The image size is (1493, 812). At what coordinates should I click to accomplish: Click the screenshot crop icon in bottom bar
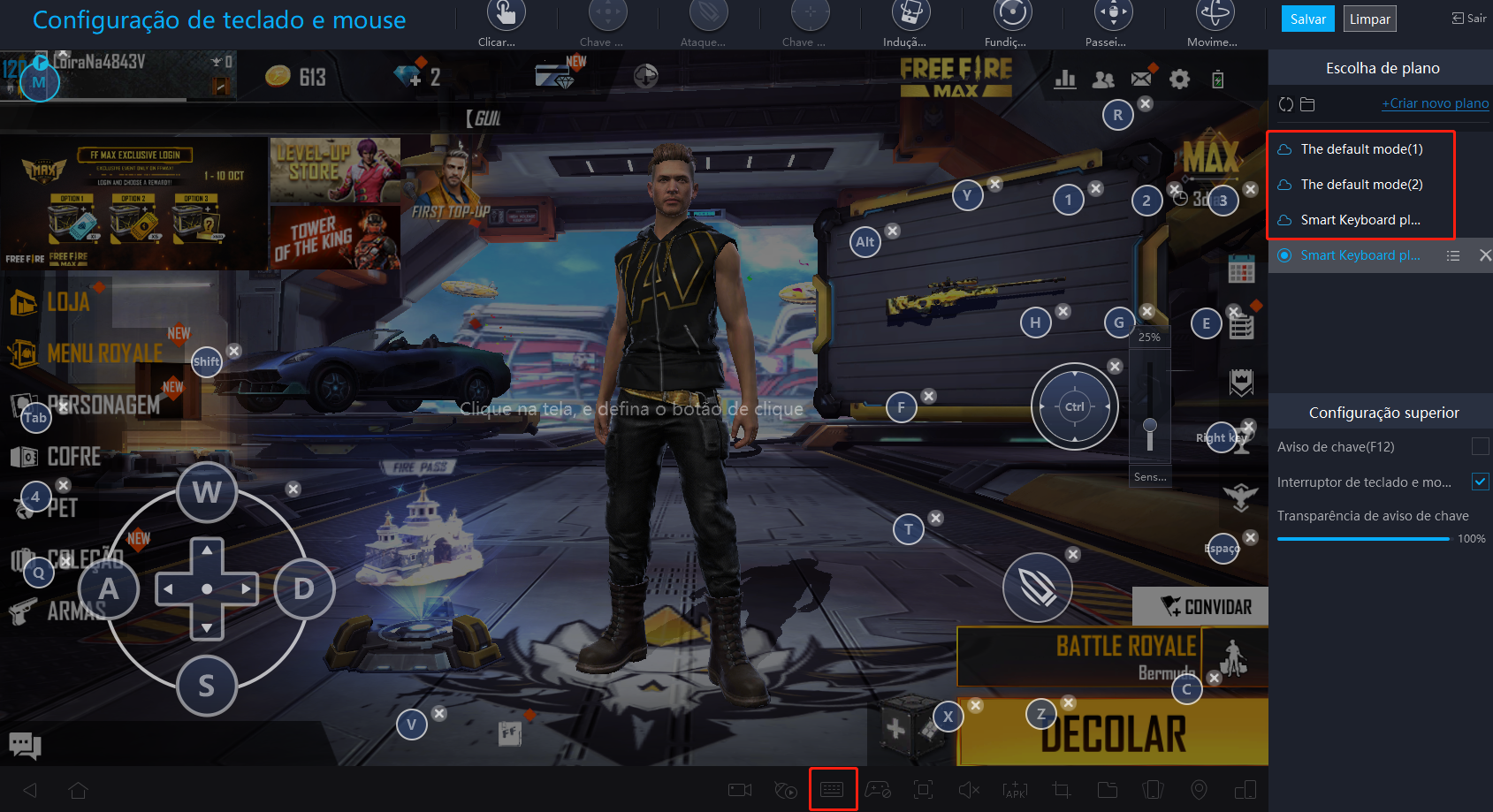pyautogui.click(x=1061, y=789)
